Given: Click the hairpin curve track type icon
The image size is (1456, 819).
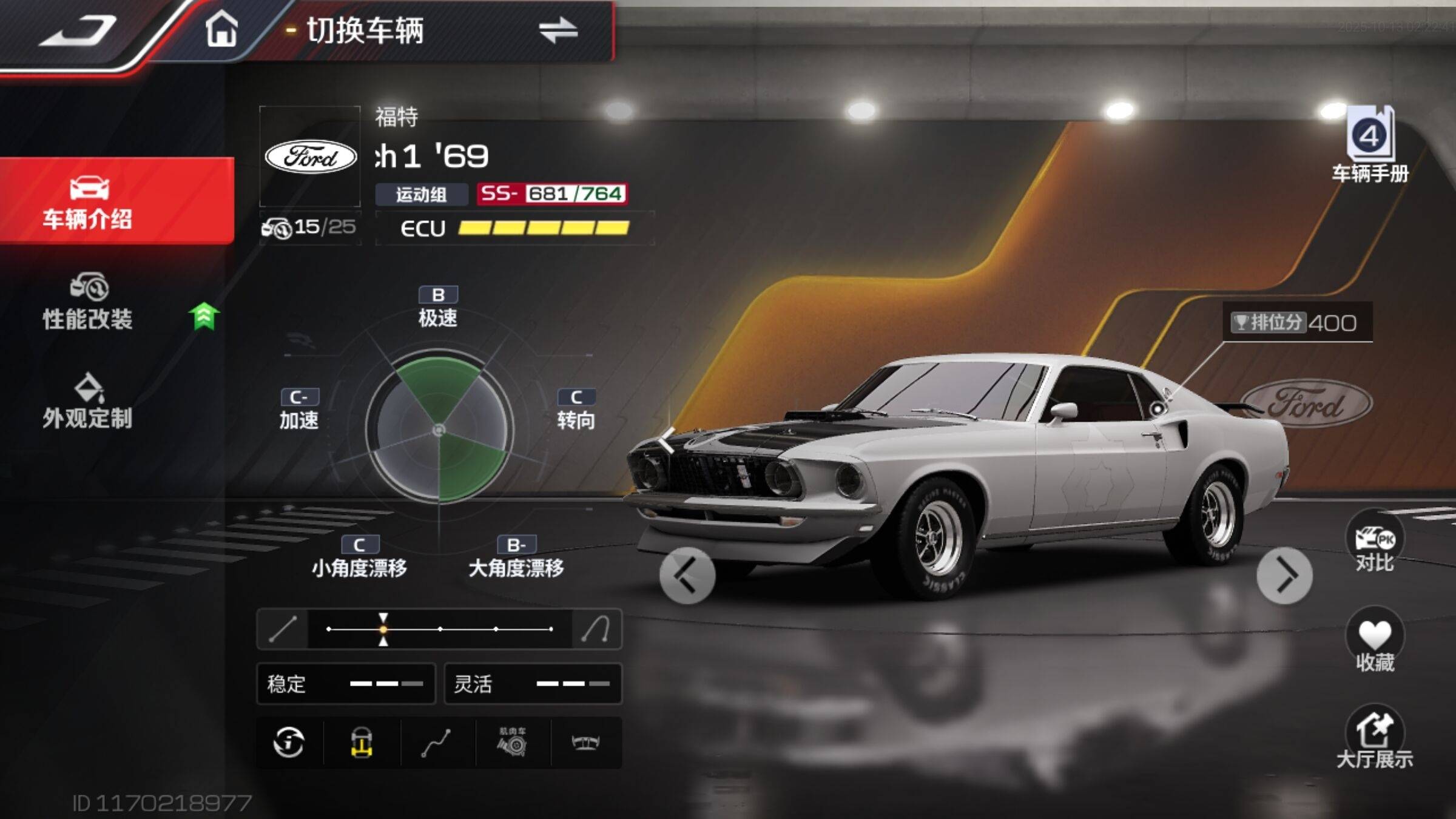Looking at the screenshot, I should (x=596, y=629).
